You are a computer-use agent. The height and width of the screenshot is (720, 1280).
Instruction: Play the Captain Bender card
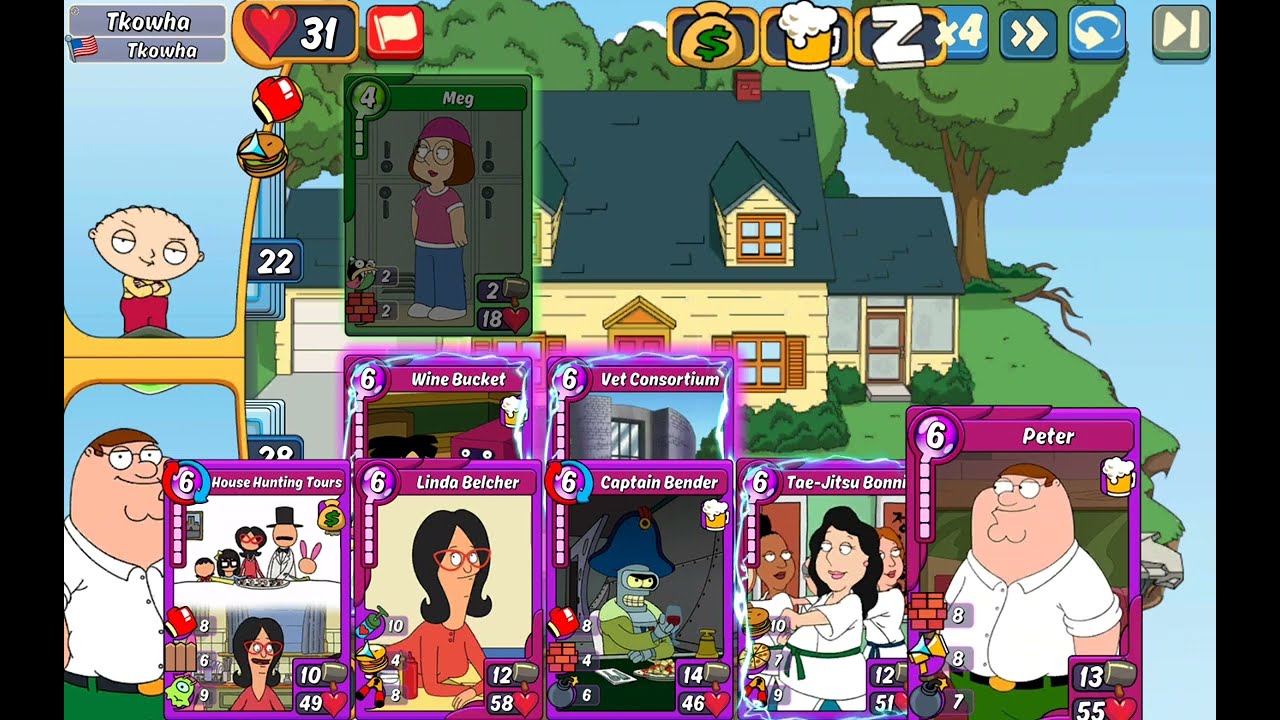pyautogui.click(x=639, y=590)
